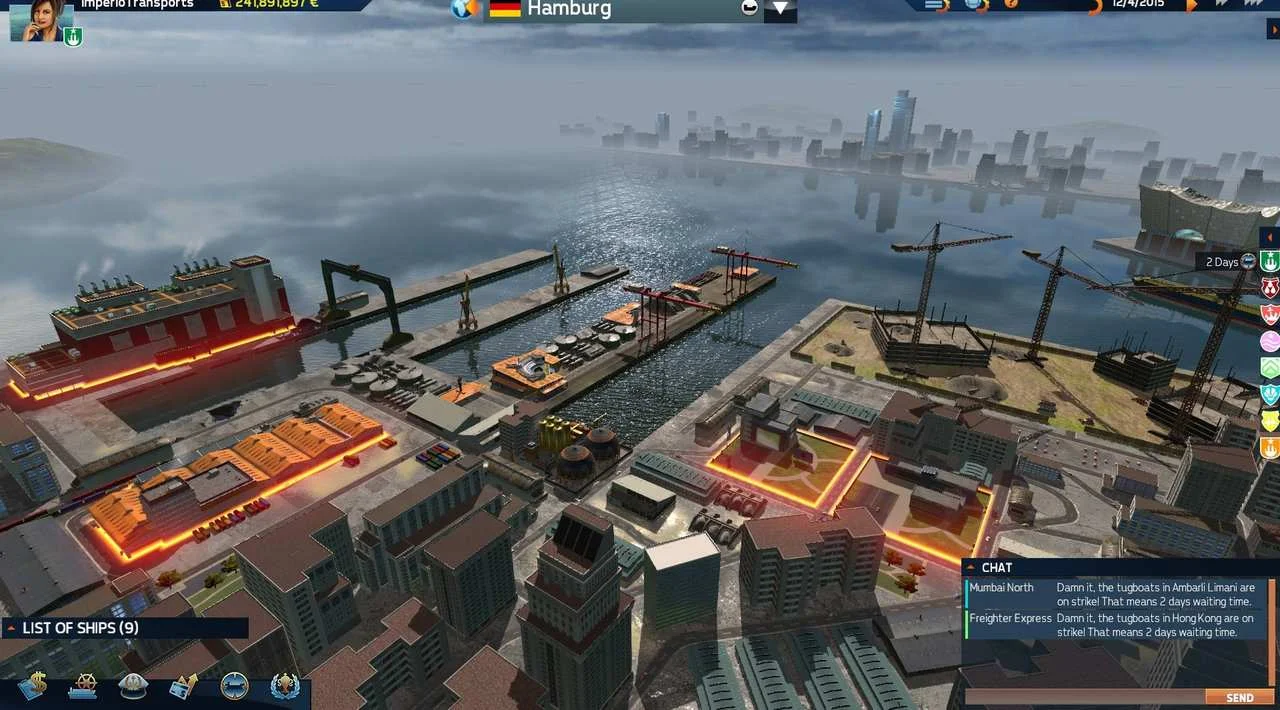1280x710 pixels.
Task: Open the ship's wheel fleet icon
Action: (82, 687)
